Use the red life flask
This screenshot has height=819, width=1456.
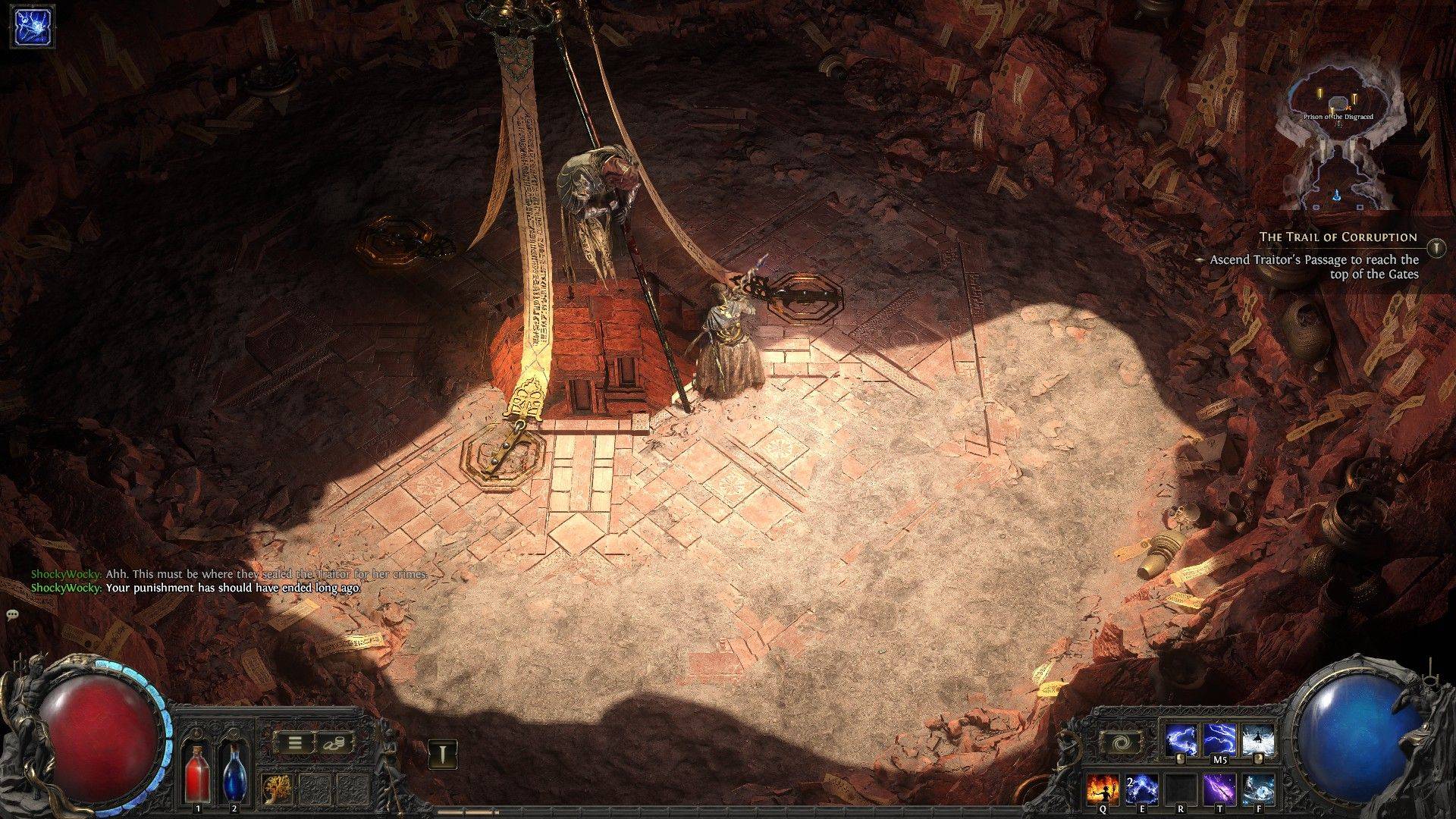(197, 773)
